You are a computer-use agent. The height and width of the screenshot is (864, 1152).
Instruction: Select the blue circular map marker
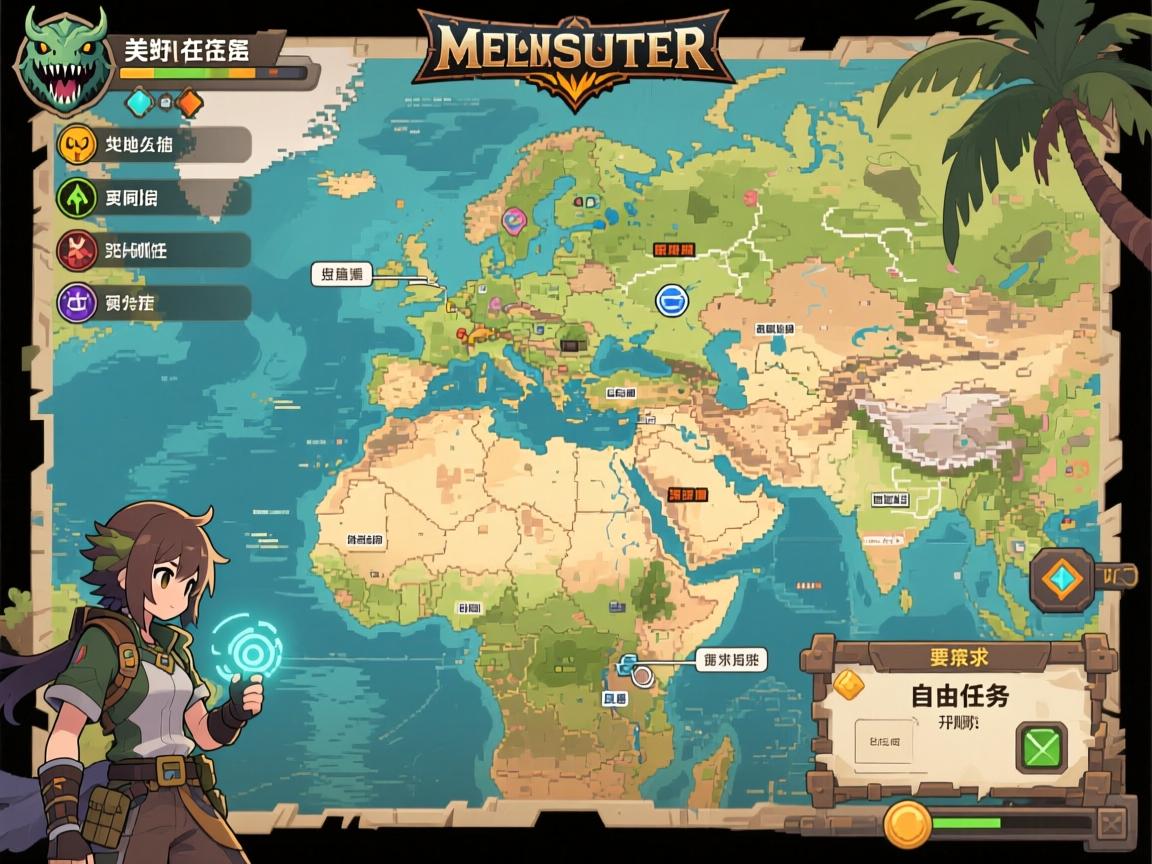point(671,298)
